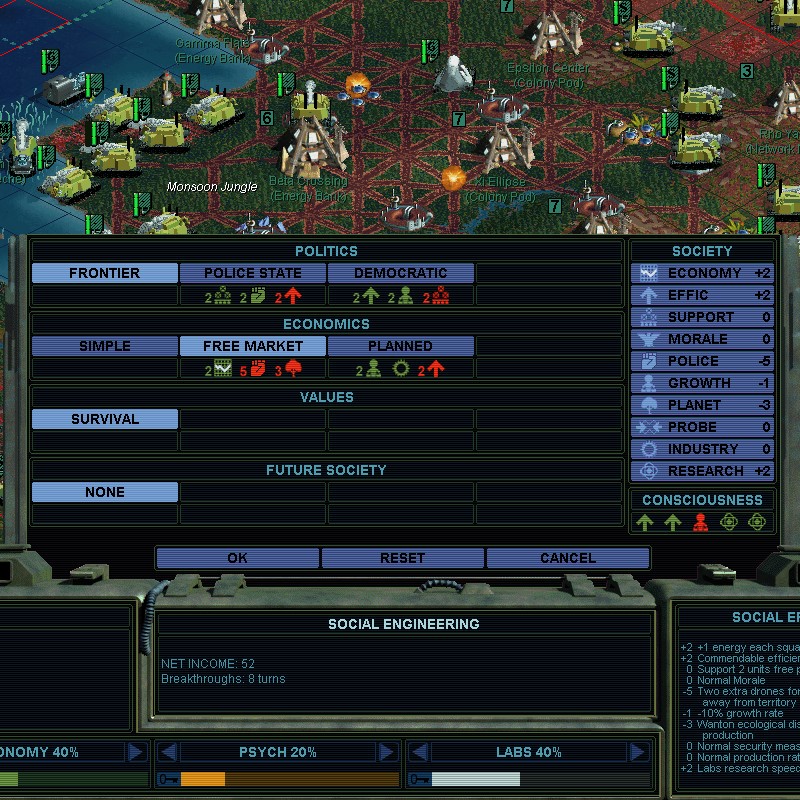Choose Police State politics

point(252,273)
